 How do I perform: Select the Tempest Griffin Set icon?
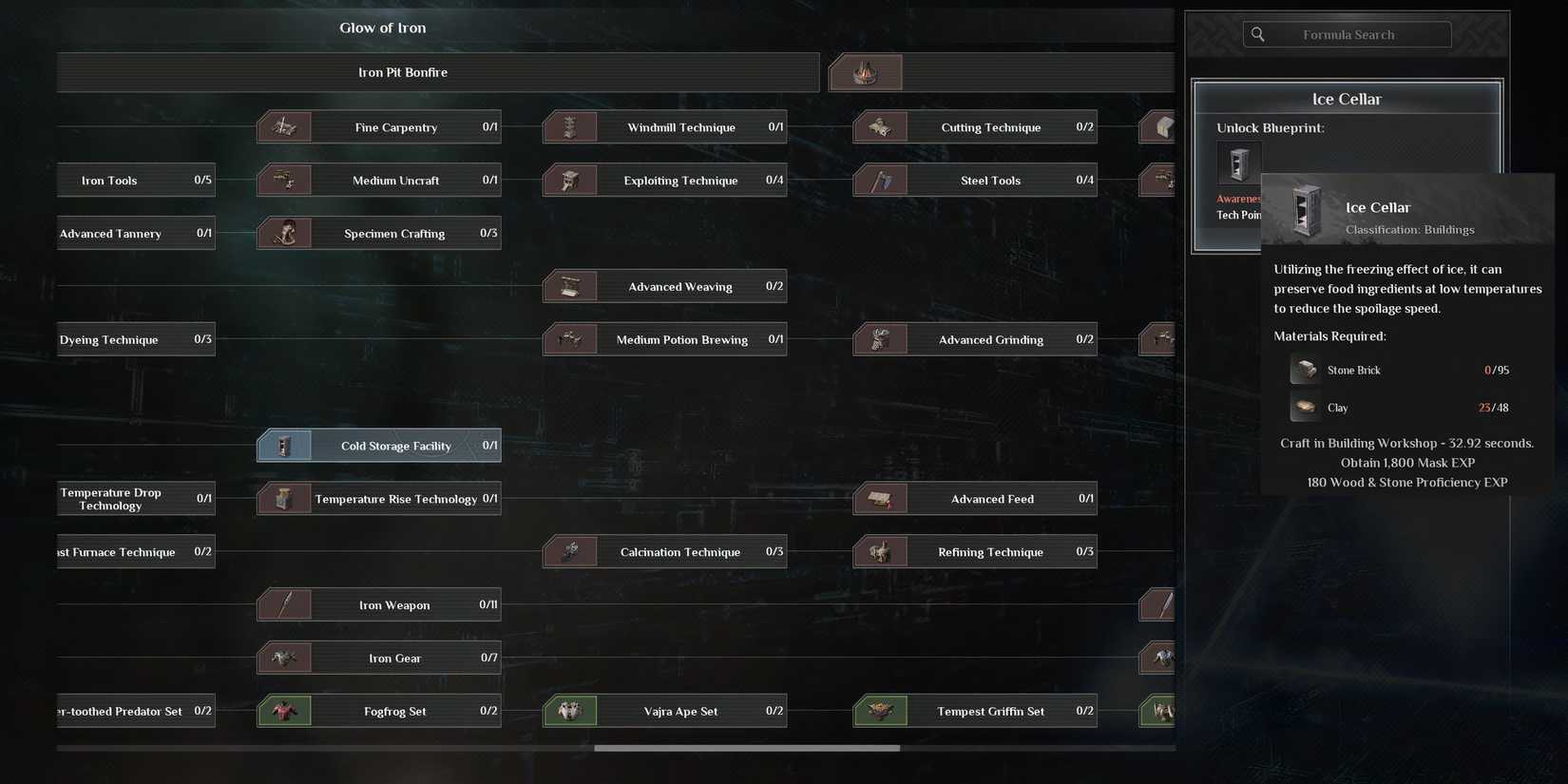coord(879,711)
